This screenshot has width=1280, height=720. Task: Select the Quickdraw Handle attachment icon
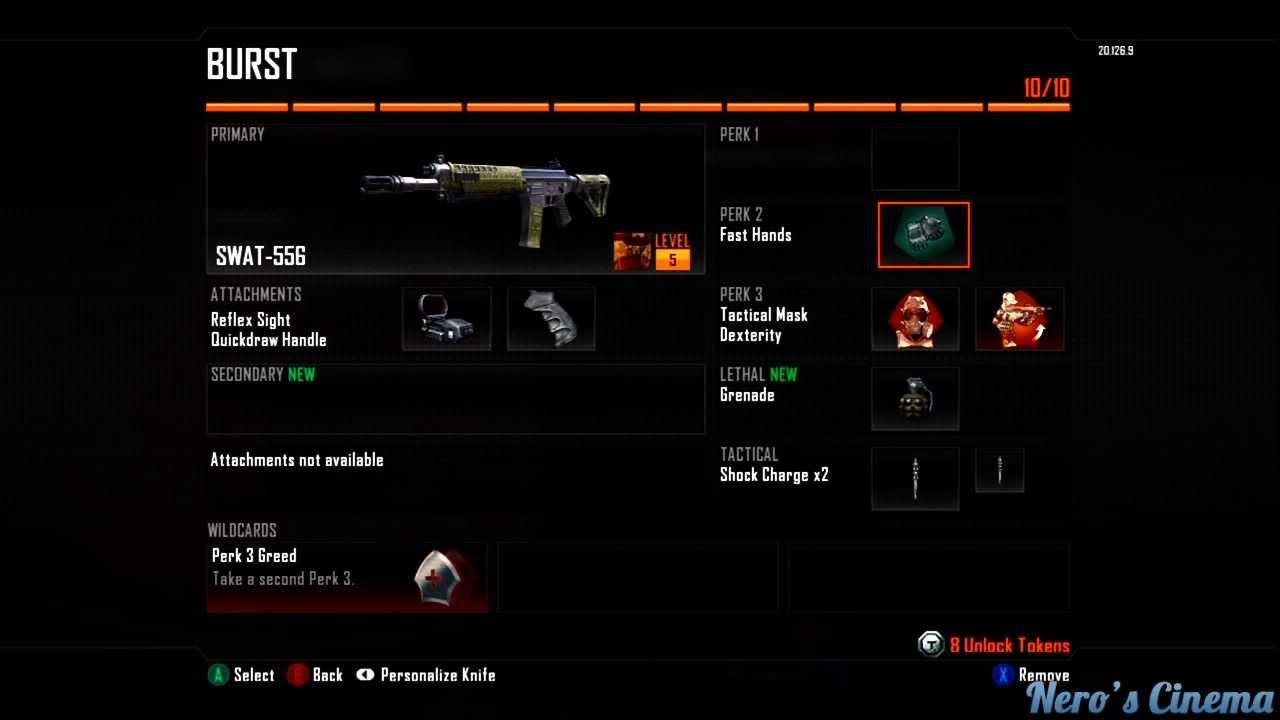tap(551, 319)
